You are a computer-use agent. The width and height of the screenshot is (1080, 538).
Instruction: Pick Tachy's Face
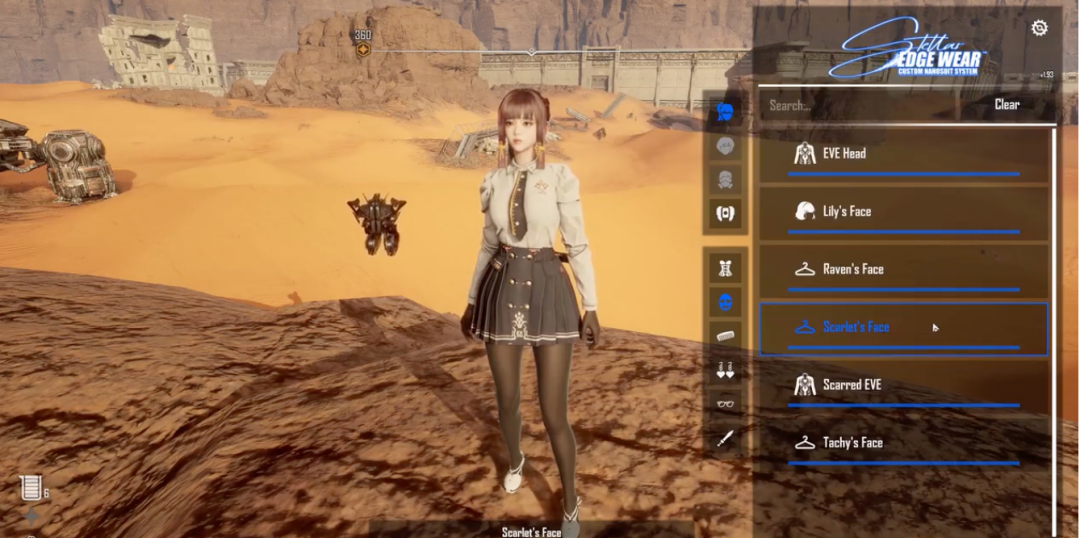coord(903,443)
